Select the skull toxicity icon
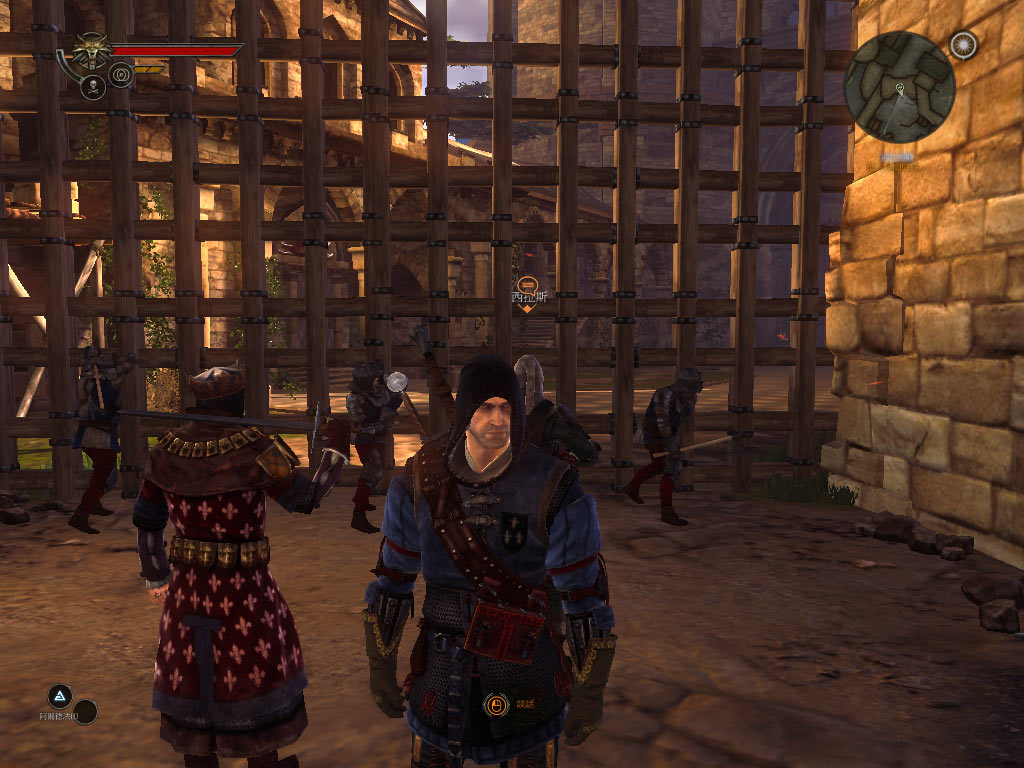The height and width of the screenshot is (768, 1024). click(94, 87)
